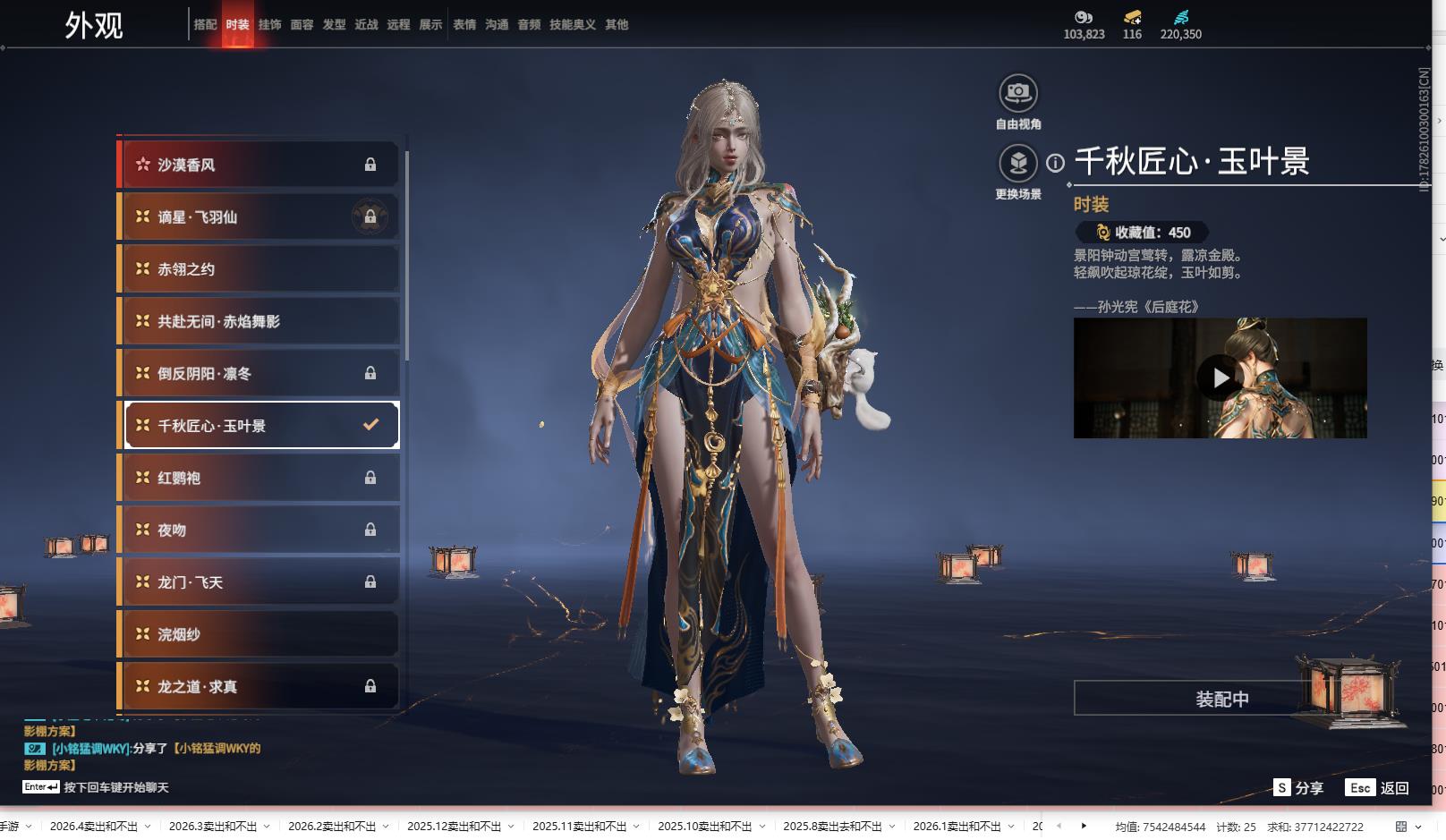1446x840 pixels.
Task: Play the outfit preview video
Action: [x=1220, y=378]
